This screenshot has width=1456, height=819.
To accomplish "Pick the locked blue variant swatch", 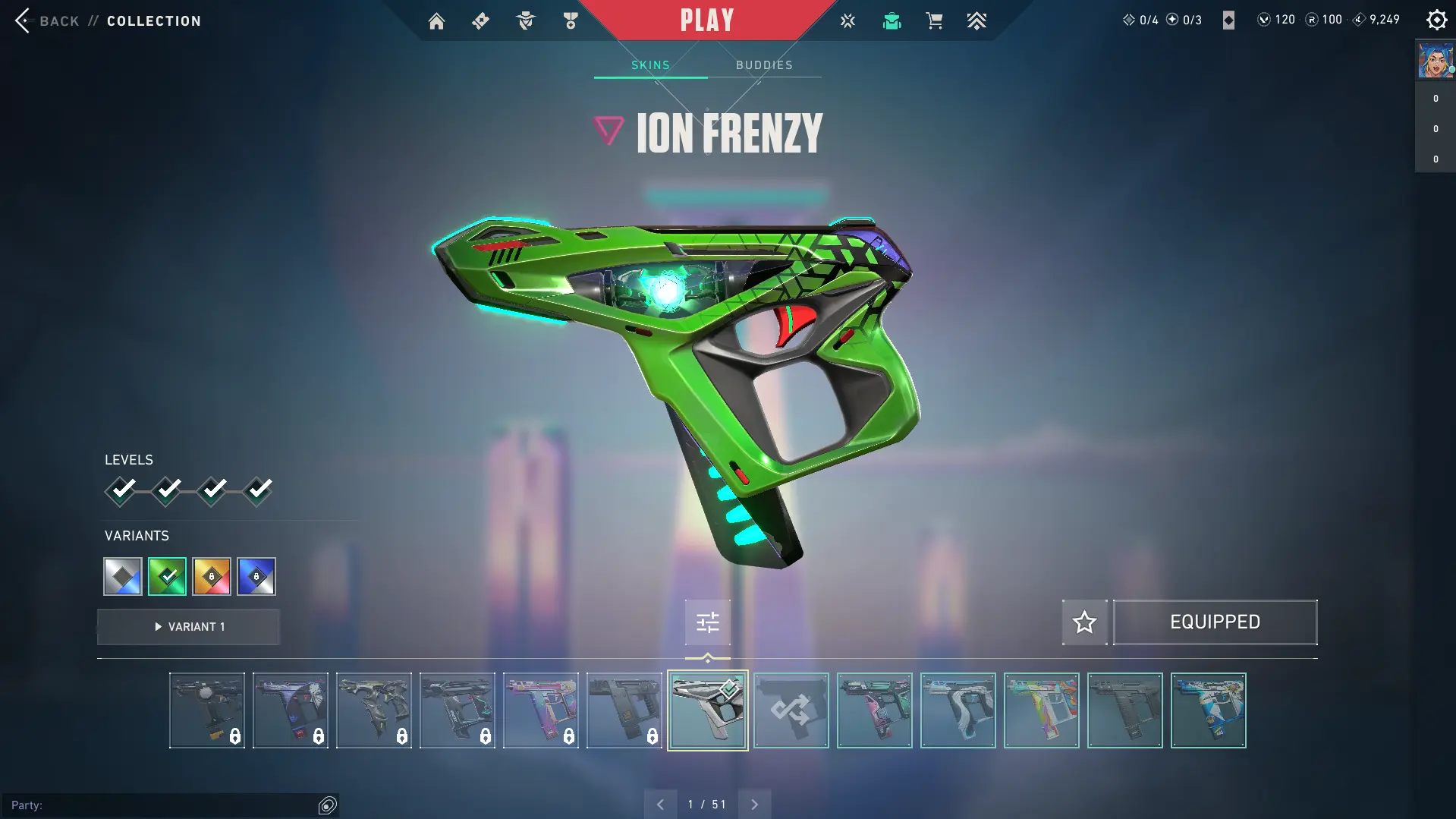I will (x=256, y=577).
